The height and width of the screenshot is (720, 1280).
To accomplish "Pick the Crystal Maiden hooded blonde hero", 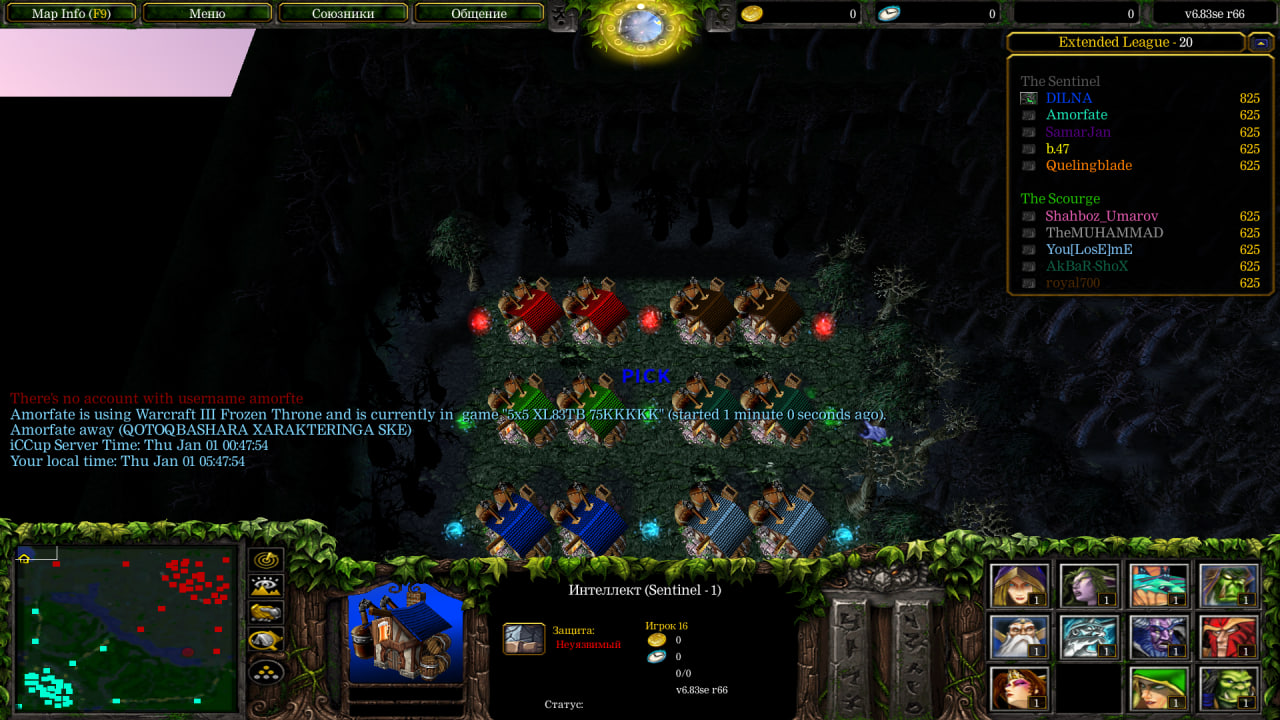I will point(1020,586).
